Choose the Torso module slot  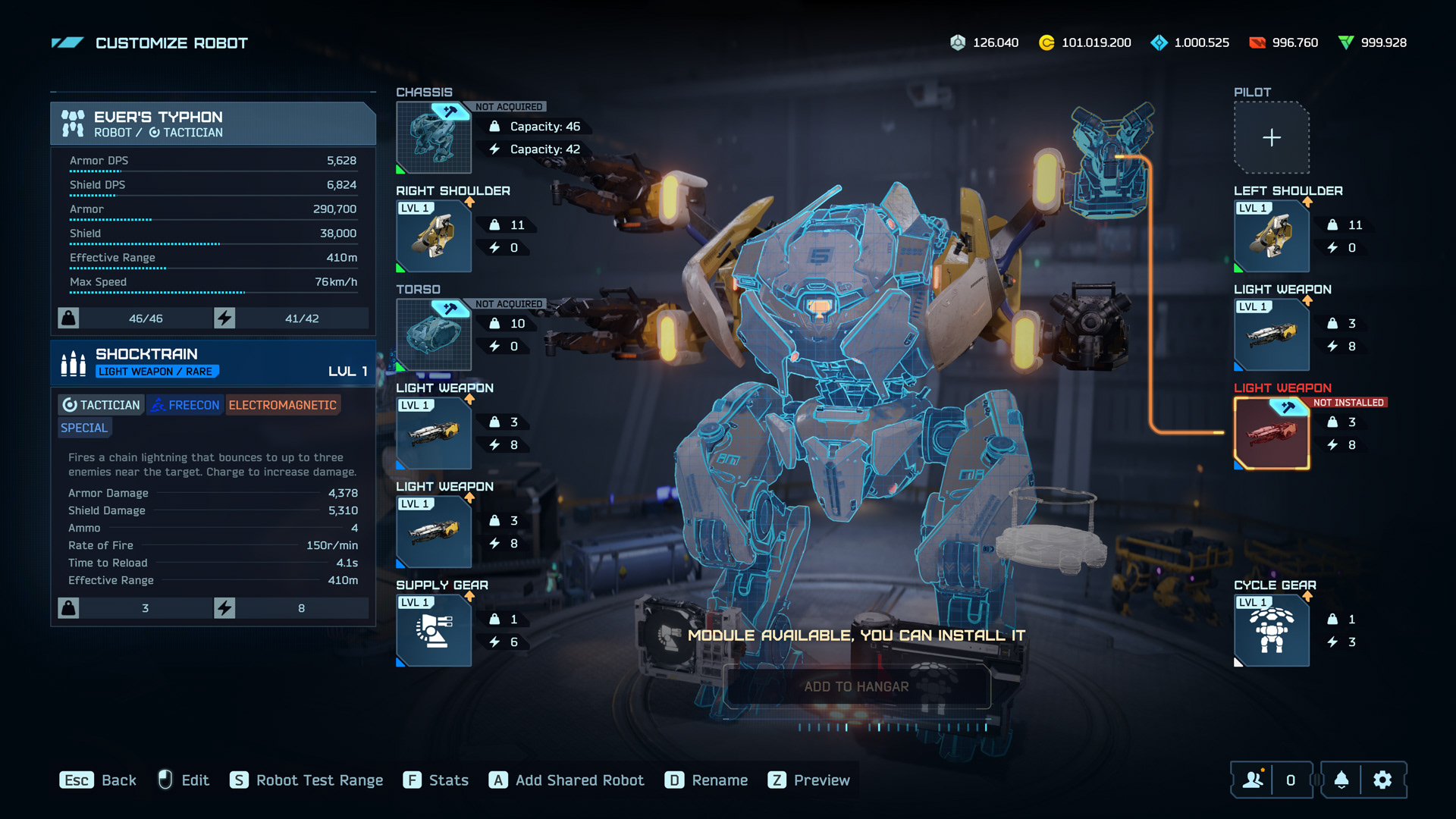(434, 335)
